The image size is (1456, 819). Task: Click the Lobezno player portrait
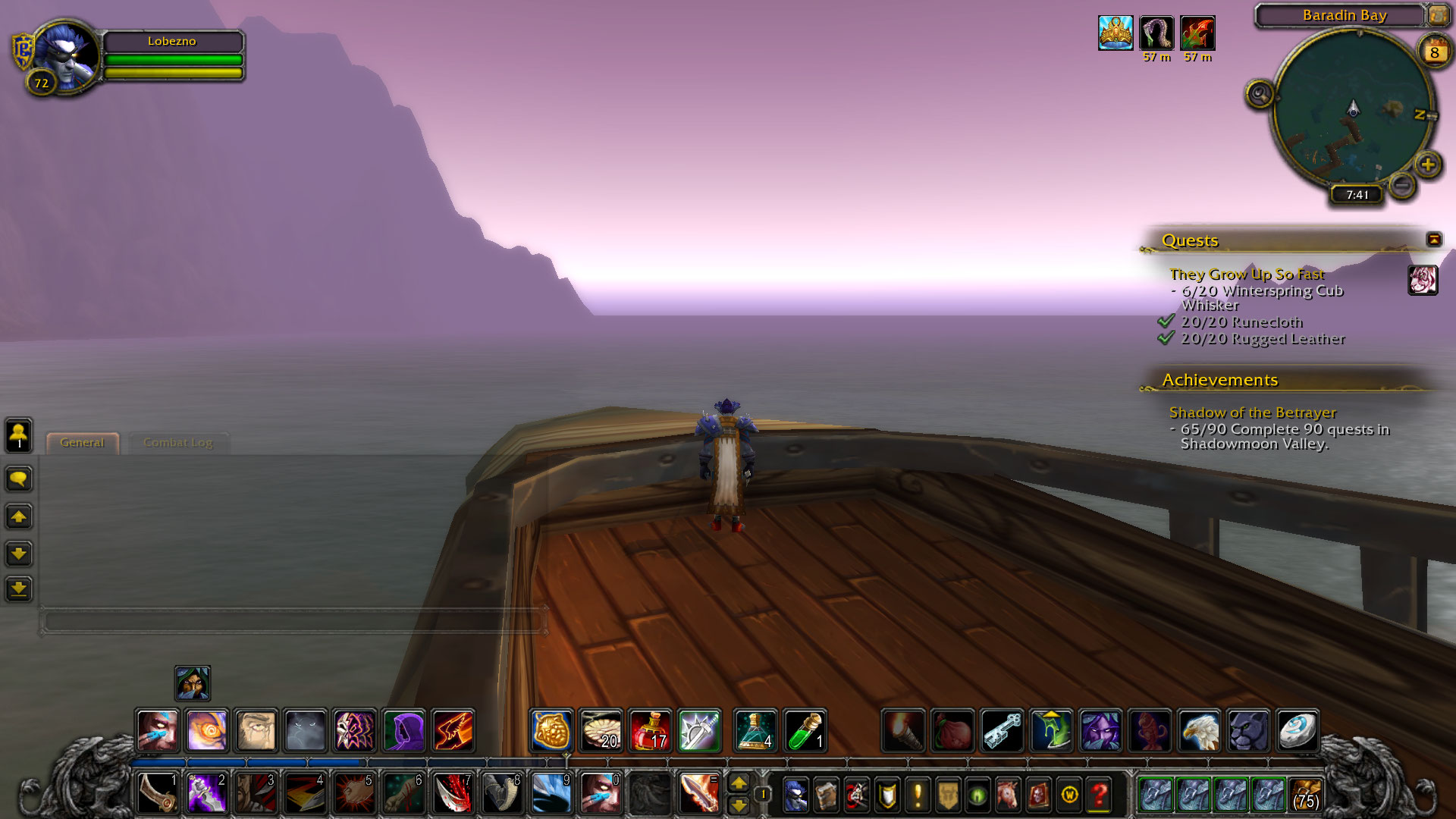coord(67,55)
